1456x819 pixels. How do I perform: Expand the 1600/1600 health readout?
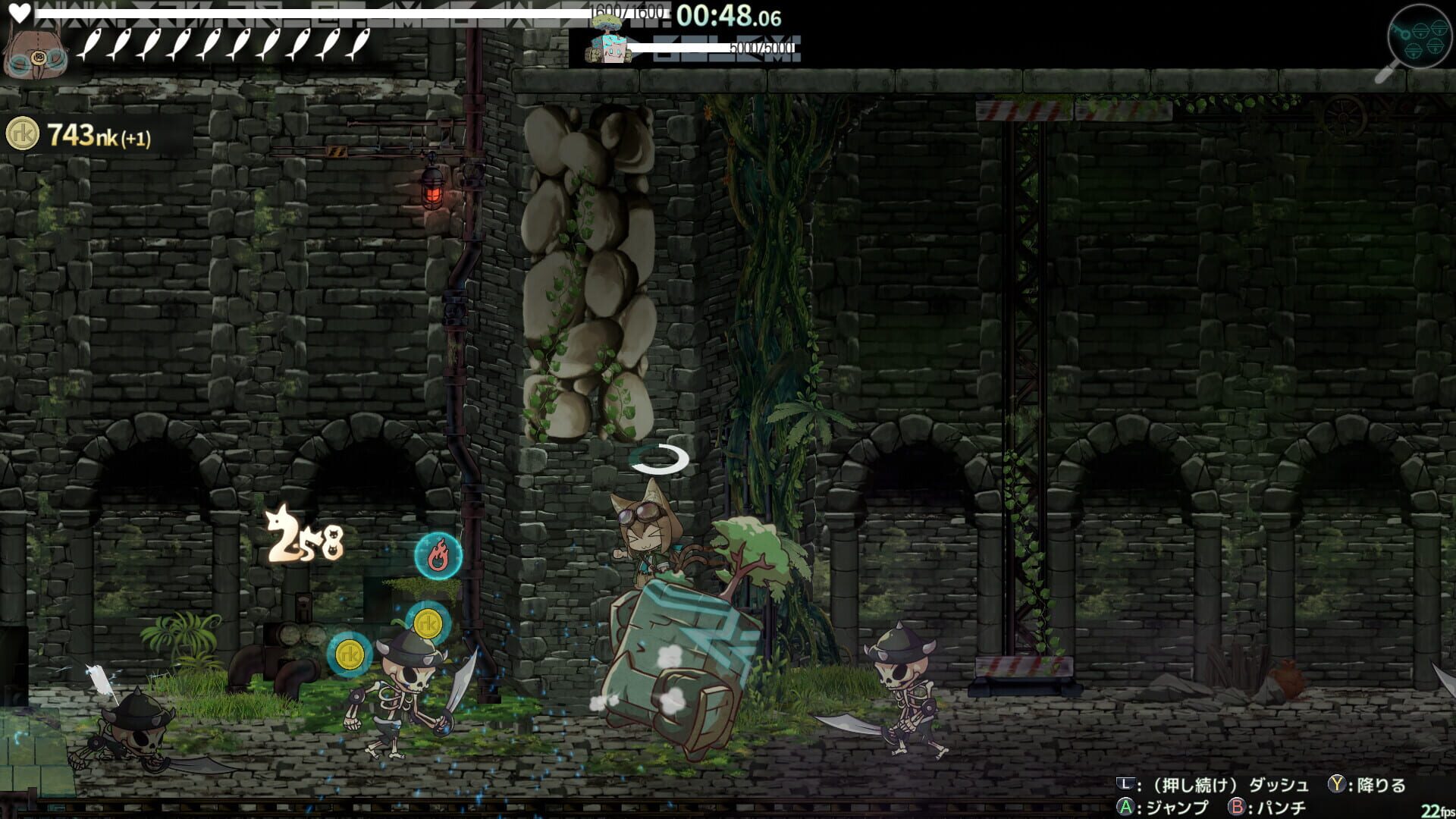click(626, 12)
